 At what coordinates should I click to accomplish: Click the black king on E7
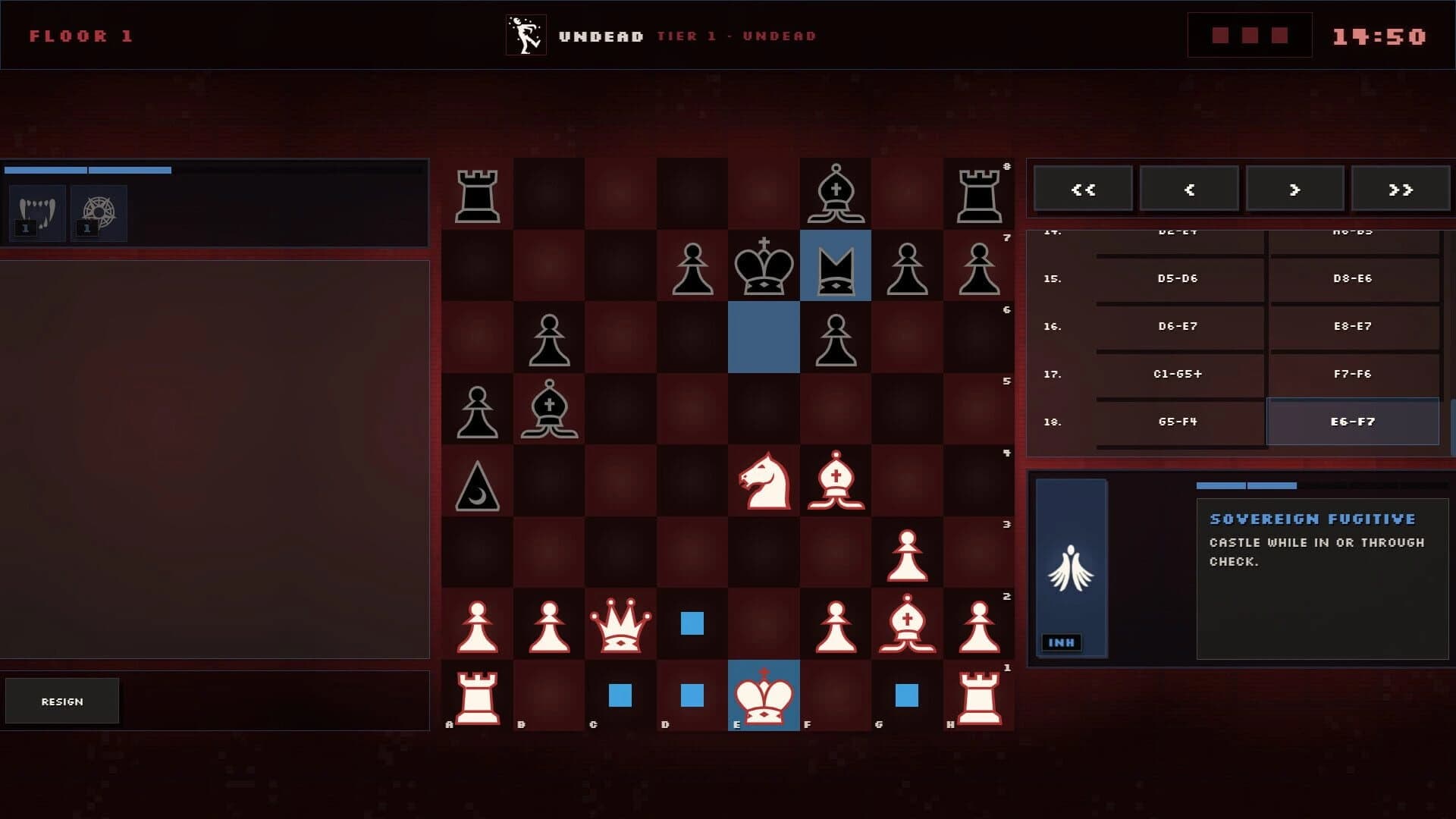point(764,265)
